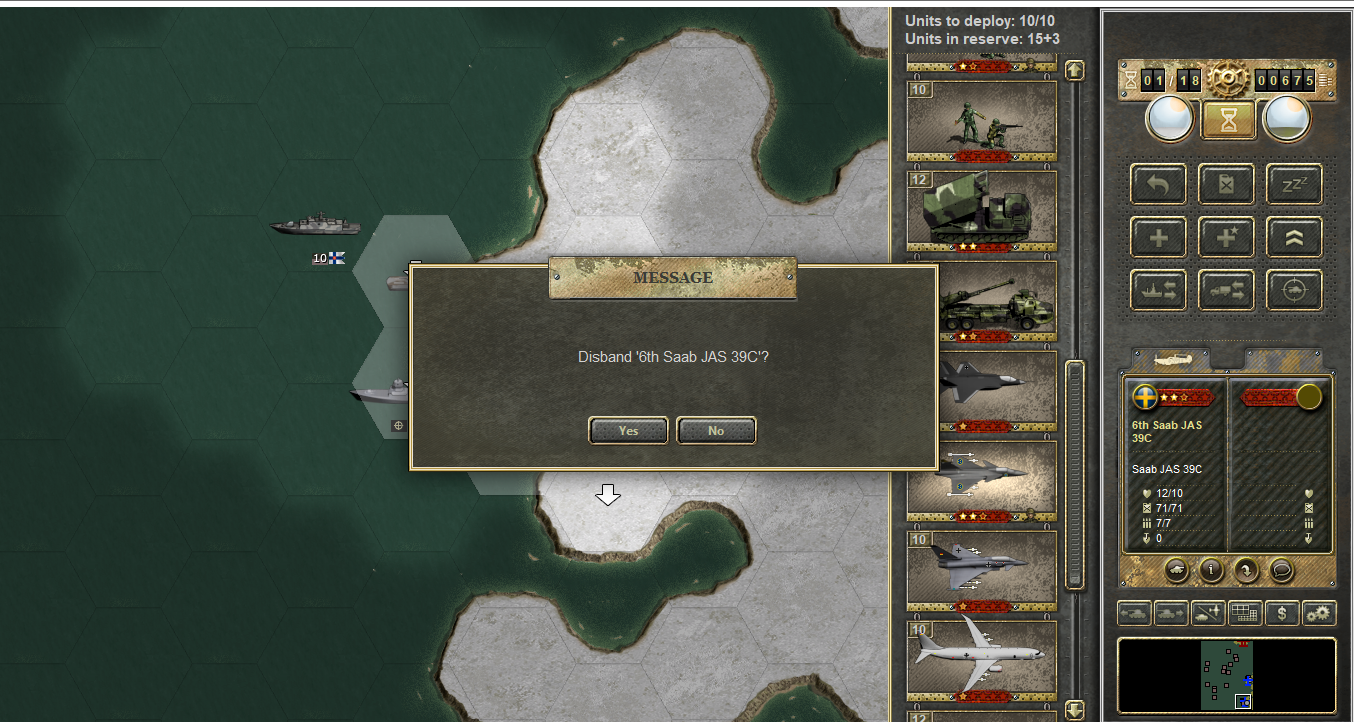Image resolution: width=1354 pixels, height=722 pixels.
Task: Pick the camouflaged rocket launcher truck card
Action: point(981,210)
